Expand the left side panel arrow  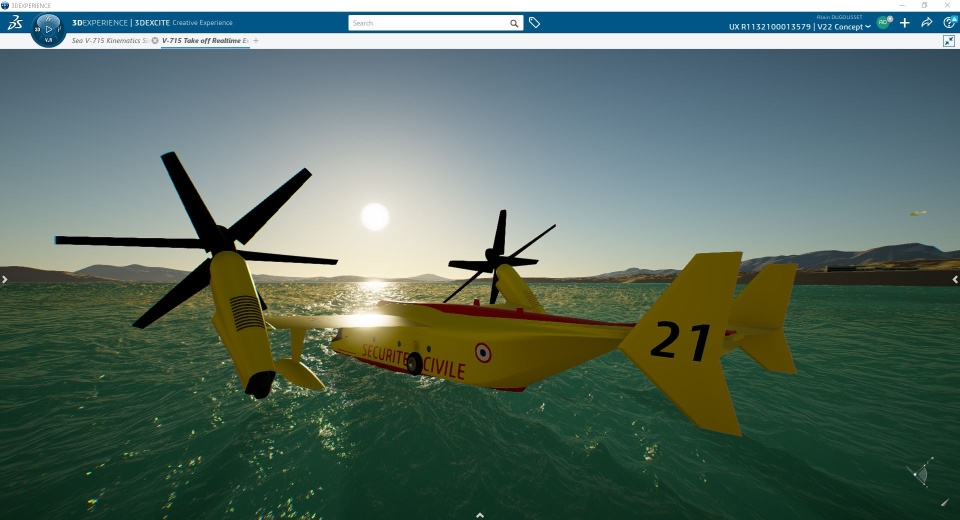(x=4, y=280)
